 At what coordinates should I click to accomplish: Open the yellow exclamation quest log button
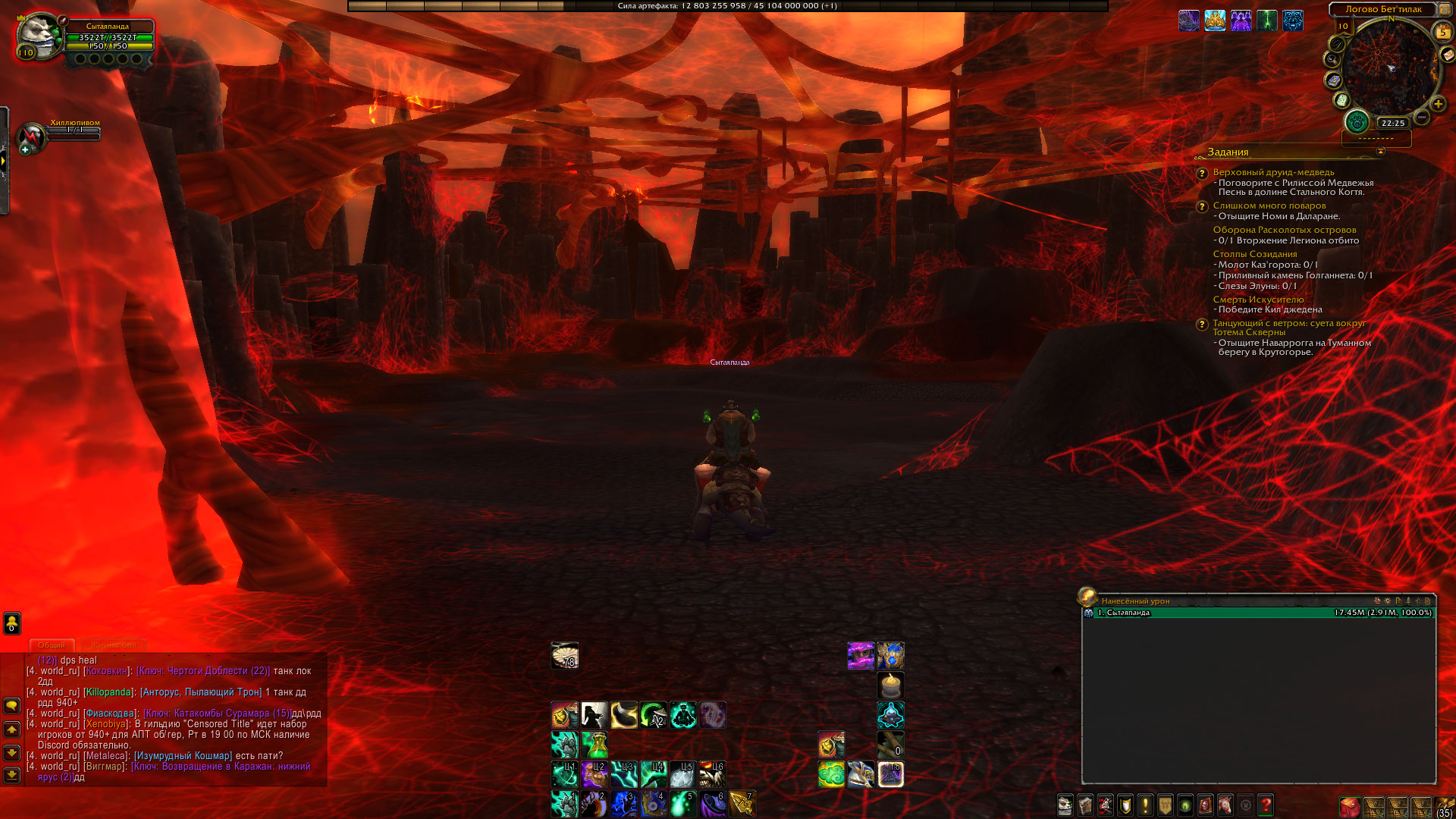click(x=1145, y=805)
